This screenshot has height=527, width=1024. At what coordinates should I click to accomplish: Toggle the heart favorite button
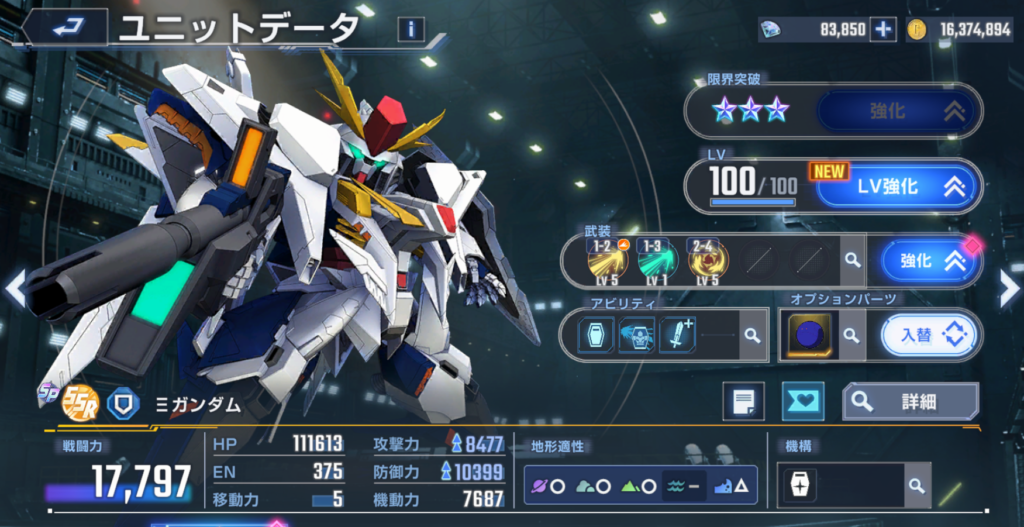tap(805, 401)
